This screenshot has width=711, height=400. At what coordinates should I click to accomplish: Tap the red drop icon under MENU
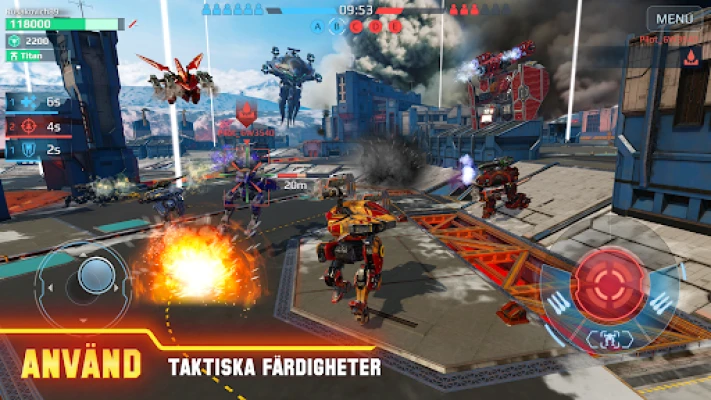tap(689, 58)
